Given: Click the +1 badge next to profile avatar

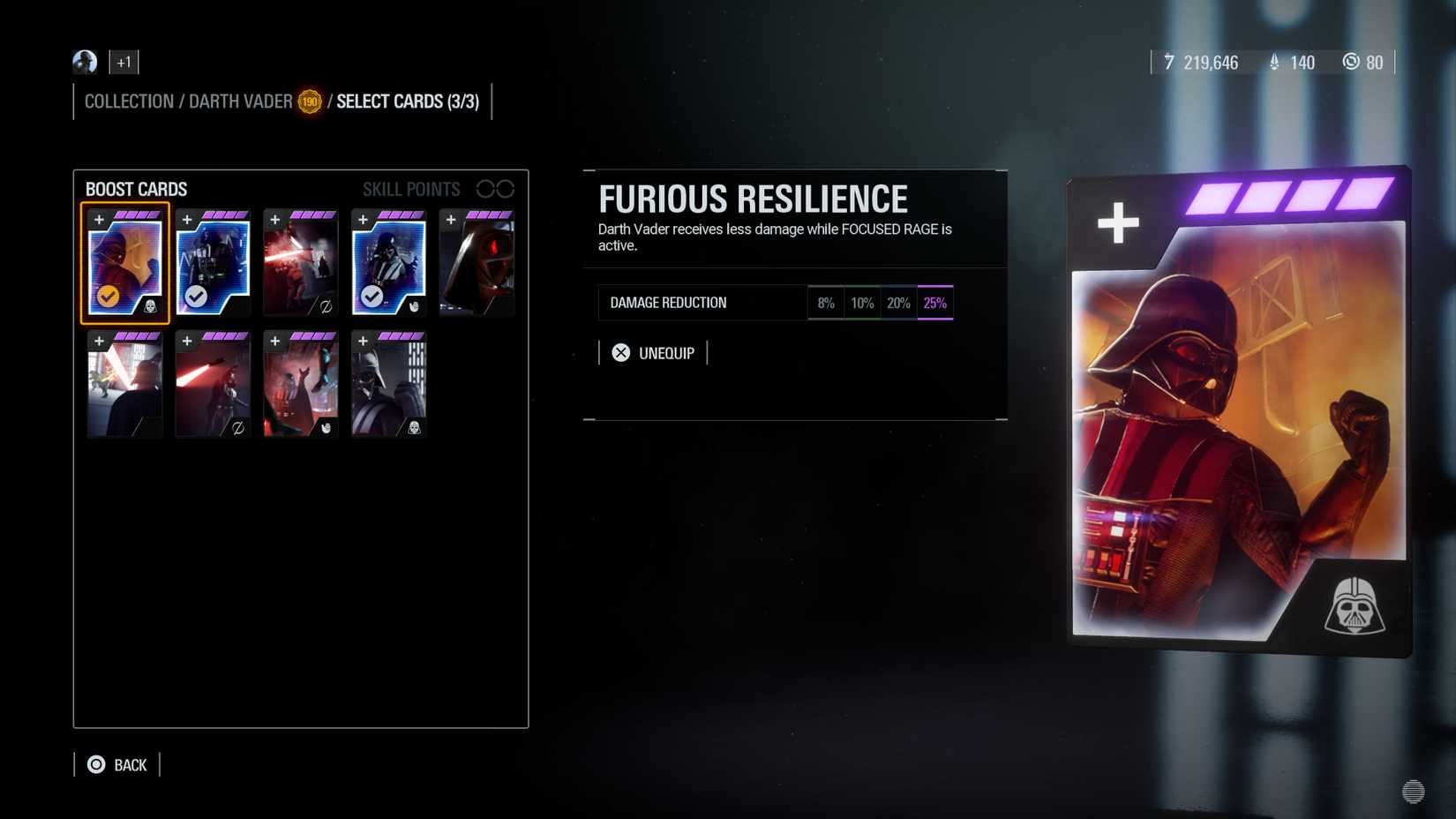Looking at the screenshot, I should coord(123,62).
